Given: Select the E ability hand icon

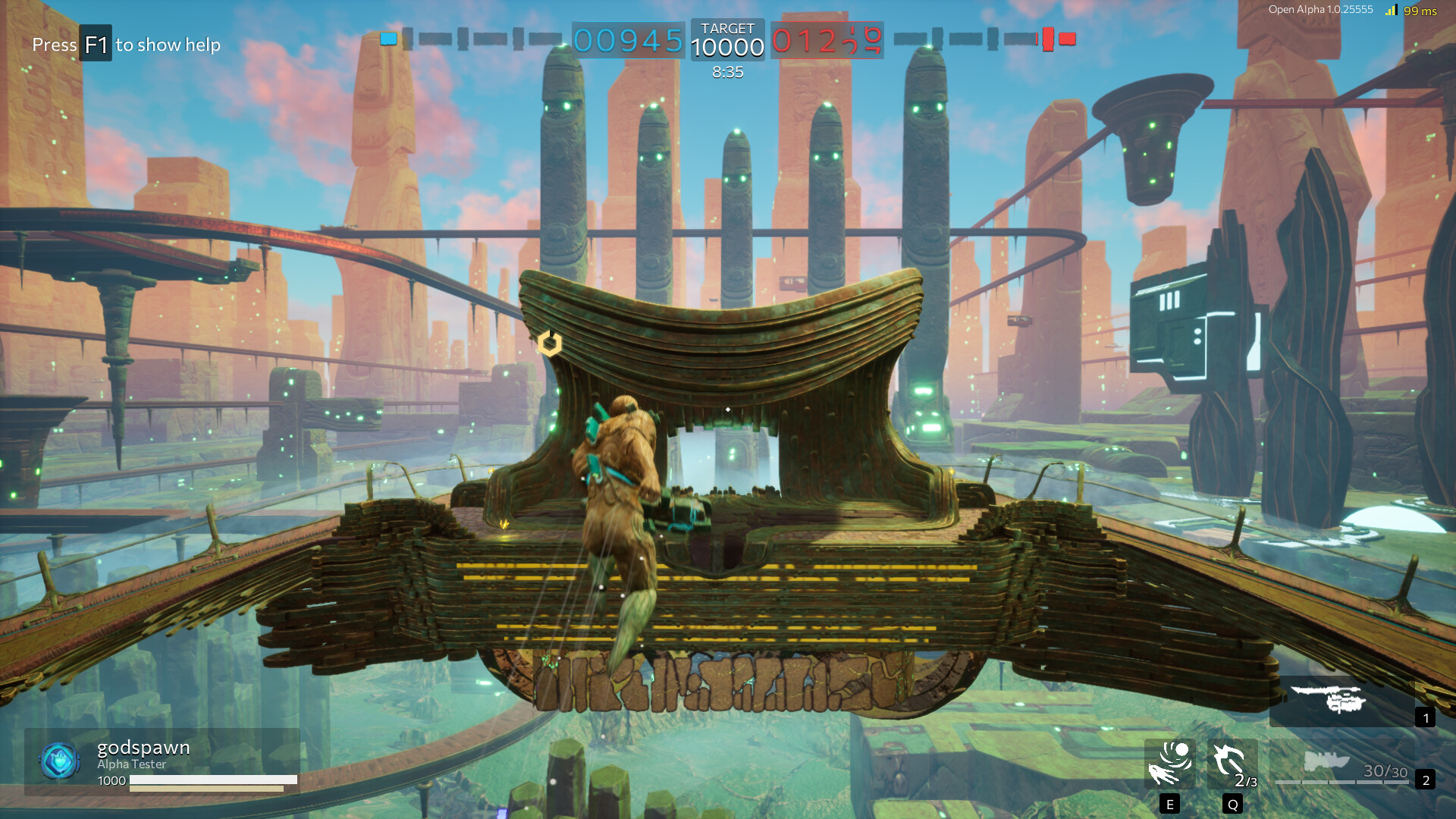Looking at the screenshot, I should coord(1170,765).
